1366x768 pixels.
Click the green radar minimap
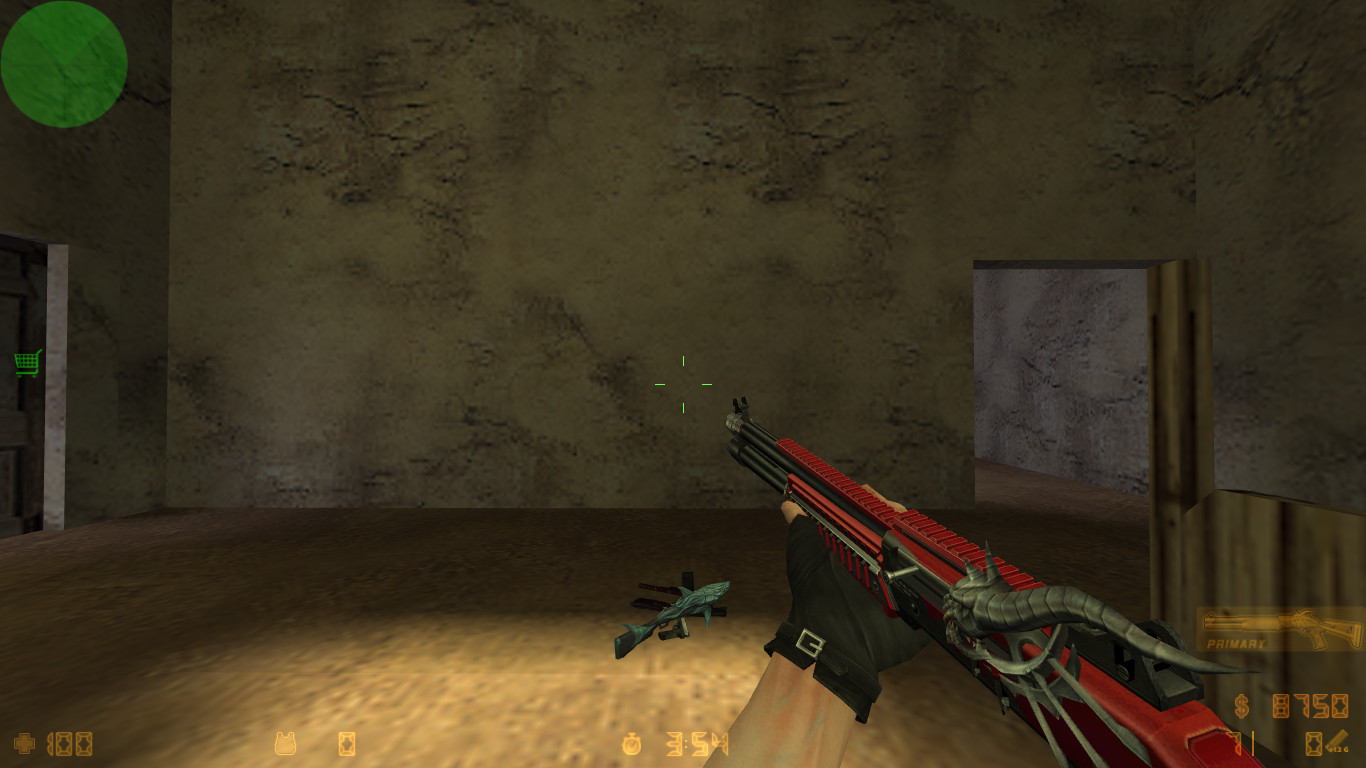64,64
